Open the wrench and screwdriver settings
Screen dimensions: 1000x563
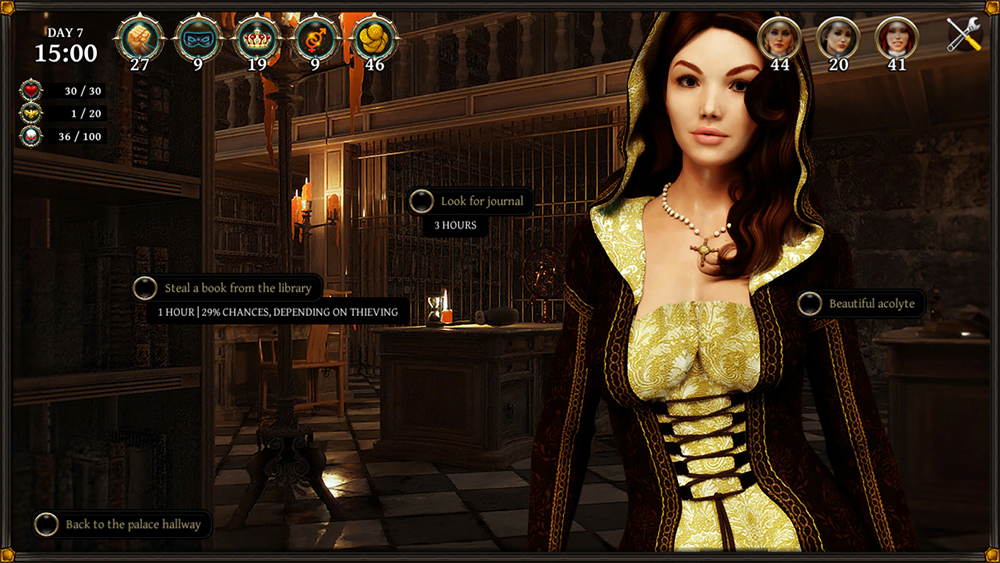point(964,35)
